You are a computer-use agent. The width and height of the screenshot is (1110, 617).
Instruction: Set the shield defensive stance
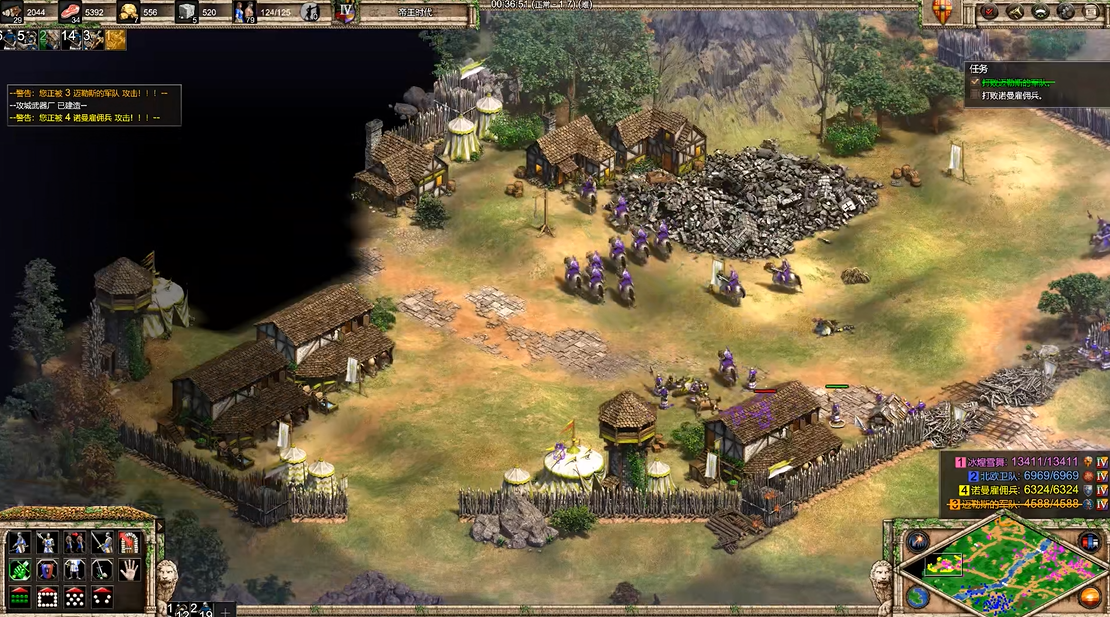tap(47, 570)
